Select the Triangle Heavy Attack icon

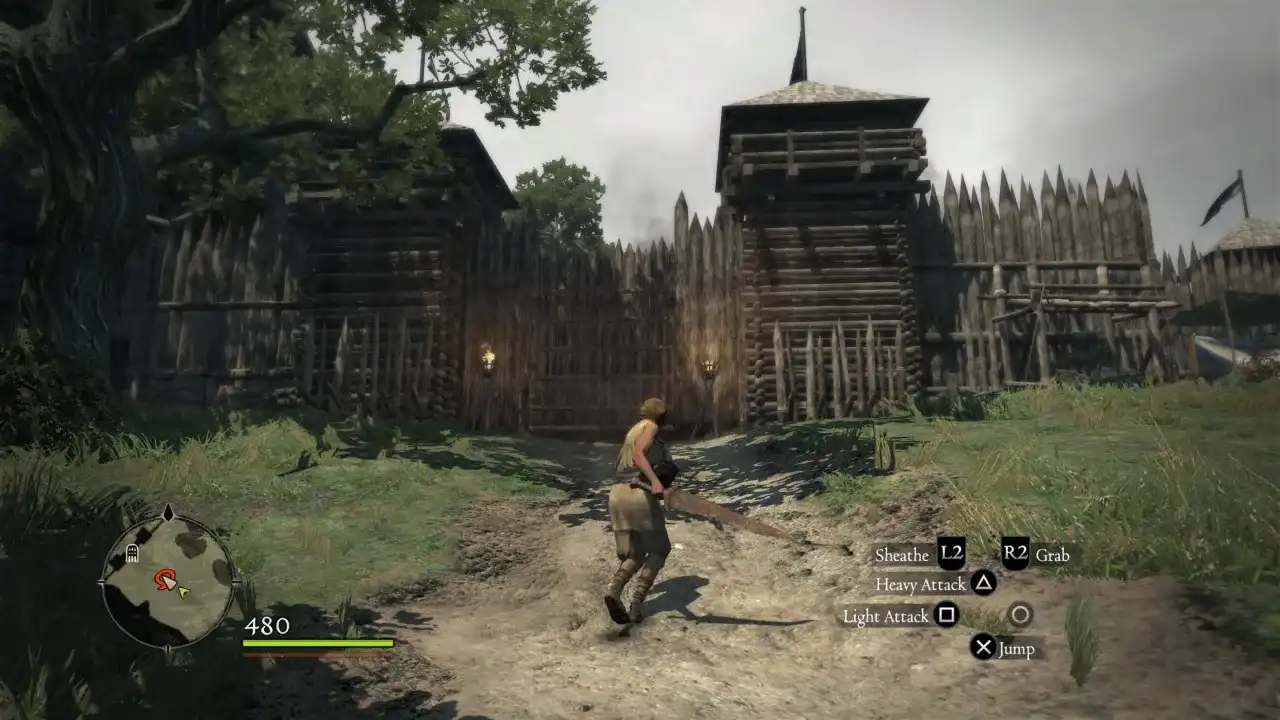pos(983,583)
